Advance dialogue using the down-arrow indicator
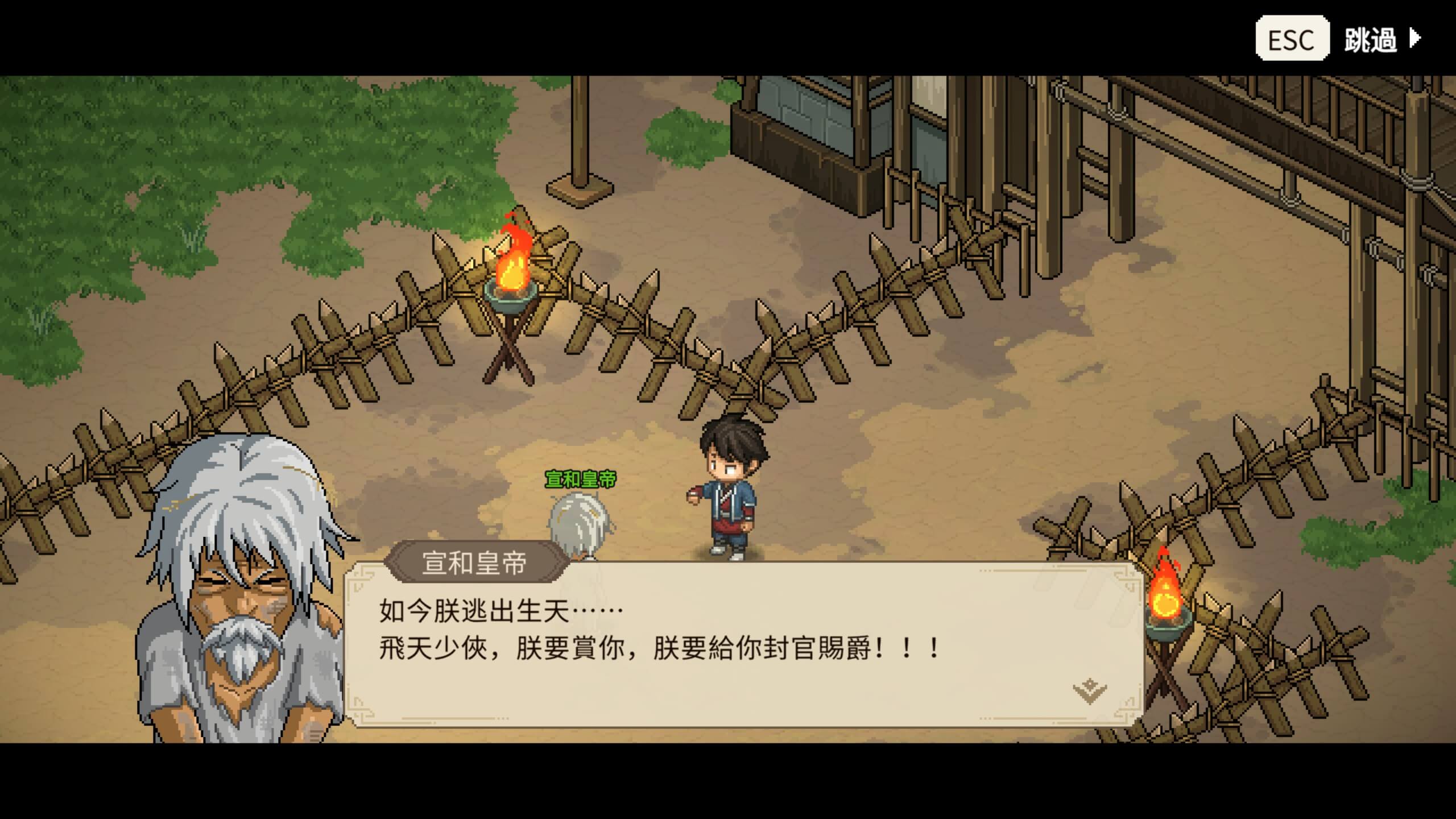1456x819 pixels. (1089, 690)
